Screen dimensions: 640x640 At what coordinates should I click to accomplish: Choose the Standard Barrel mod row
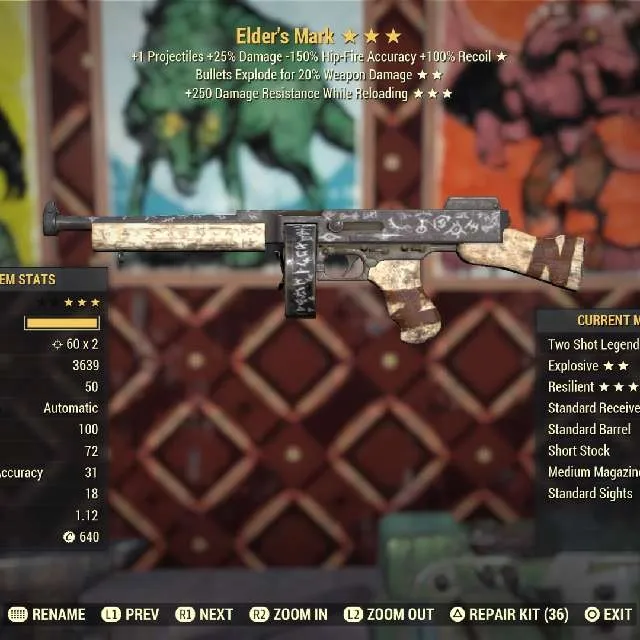pos(589,429)
